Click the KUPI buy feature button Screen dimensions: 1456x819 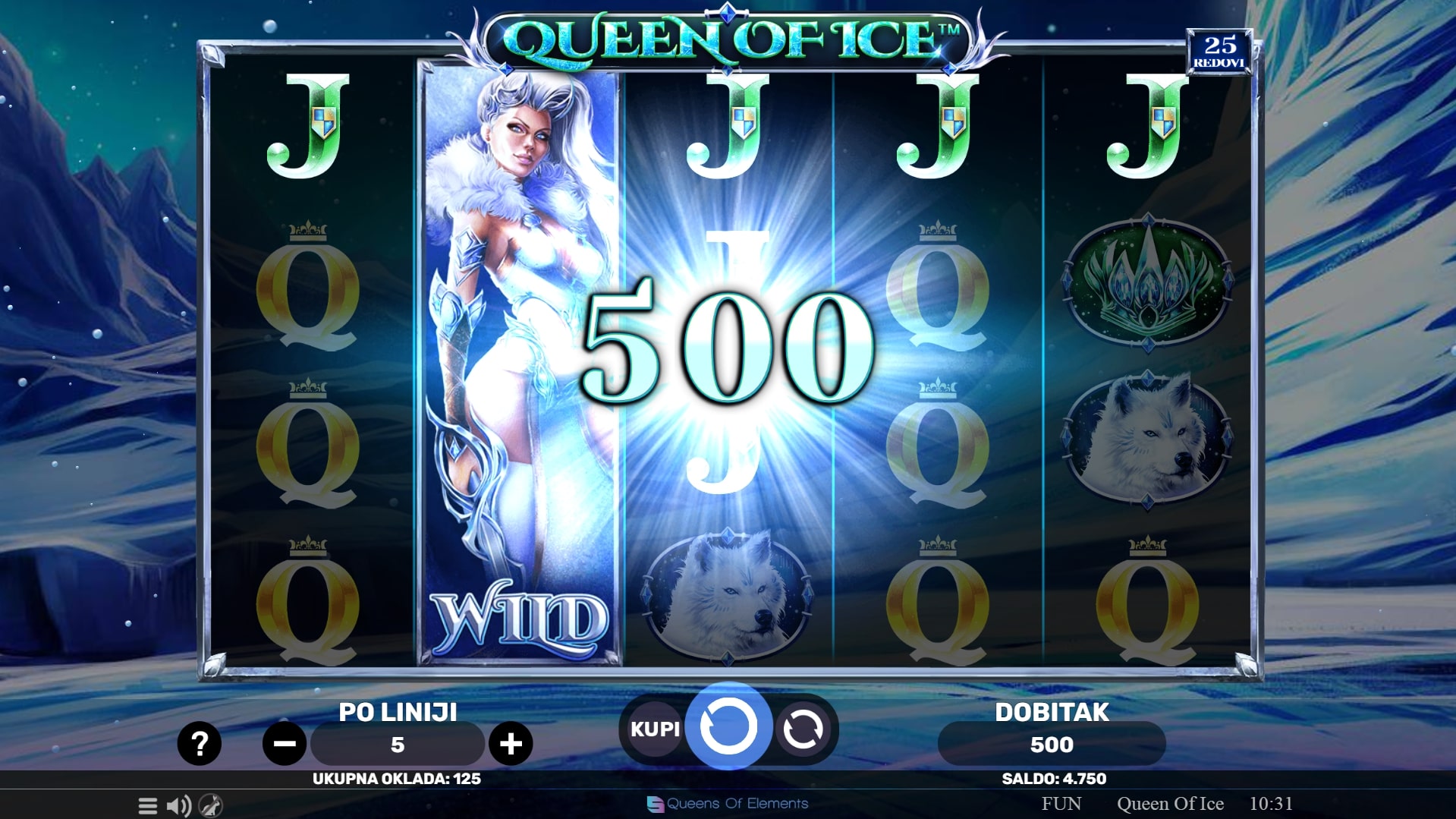(x=655, y=729)
